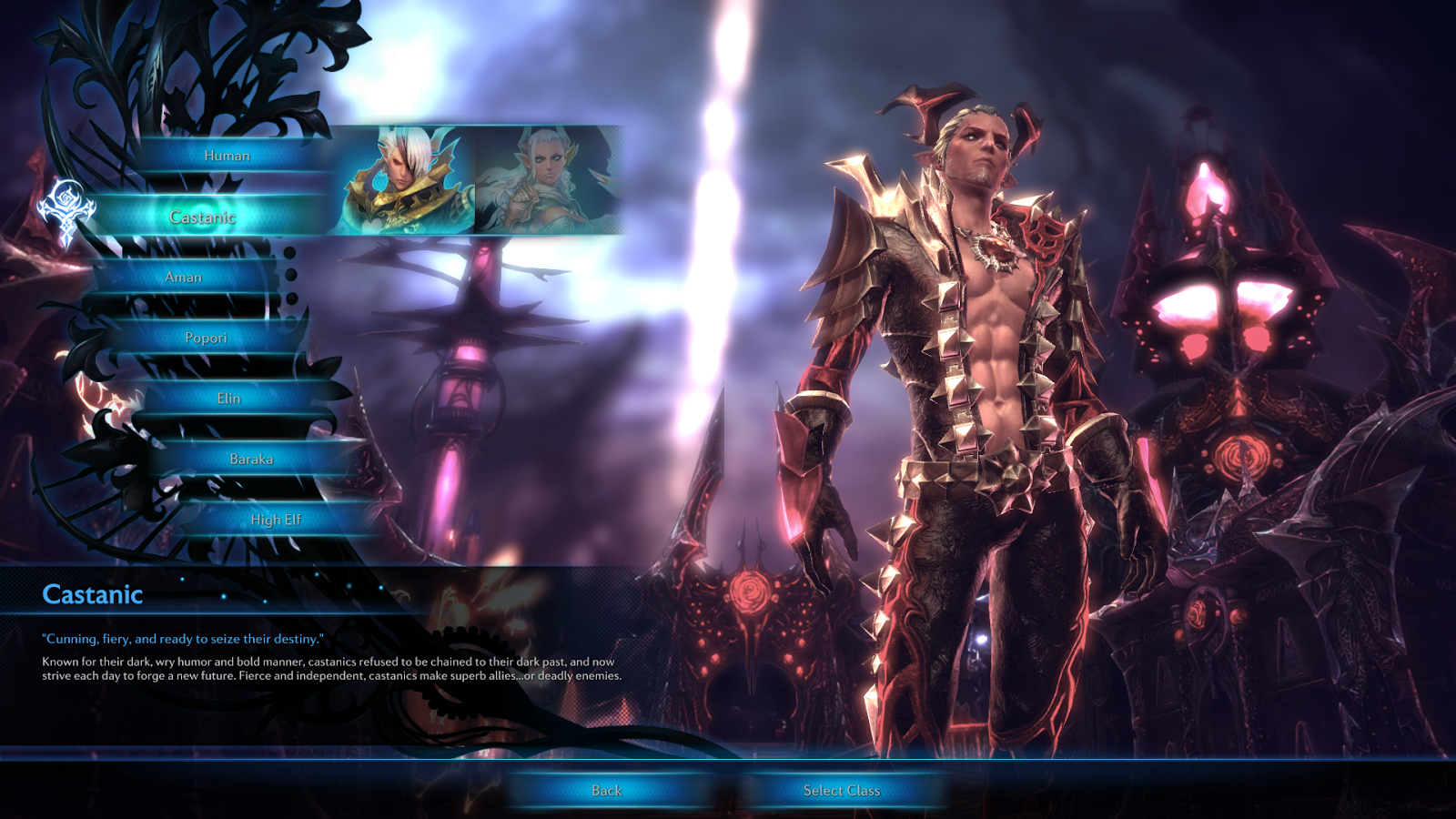Choose the Elin race
This screenshot has width=1456, height=819.
229,399
